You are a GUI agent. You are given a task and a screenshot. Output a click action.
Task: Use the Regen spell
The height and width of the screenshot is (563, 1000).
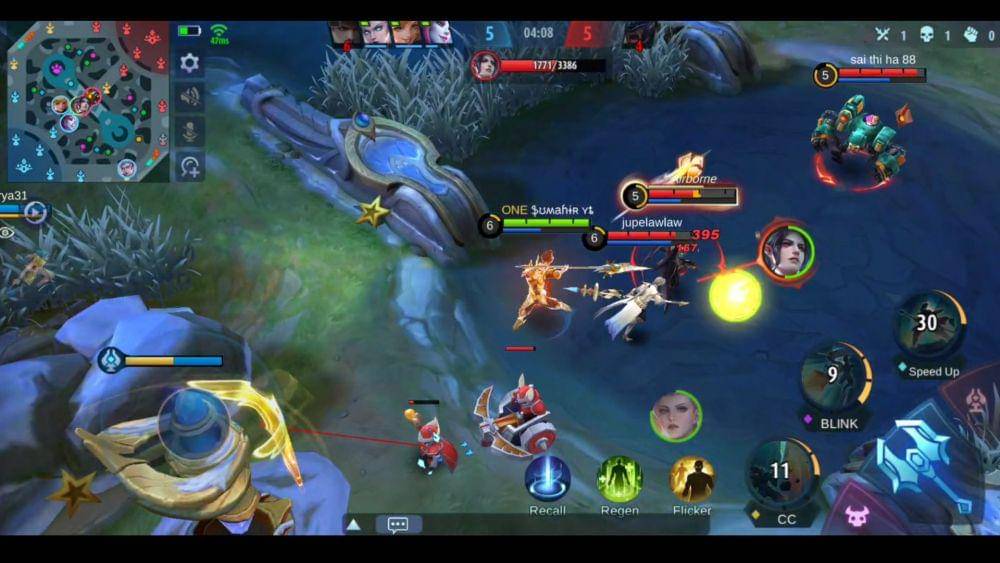(x=619, y=480)
